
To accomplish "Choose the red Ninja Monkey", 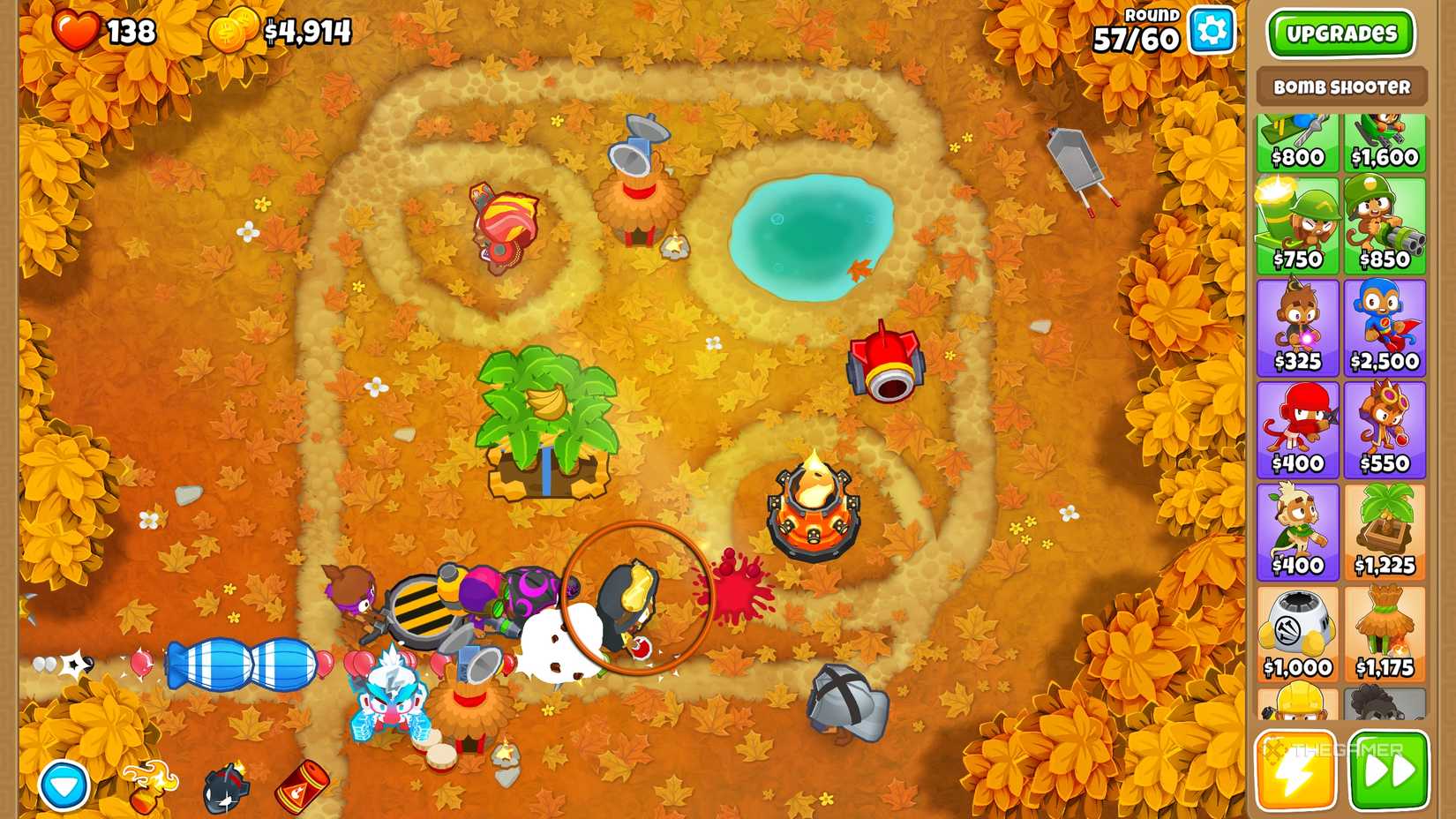I will pos(1297,428).
